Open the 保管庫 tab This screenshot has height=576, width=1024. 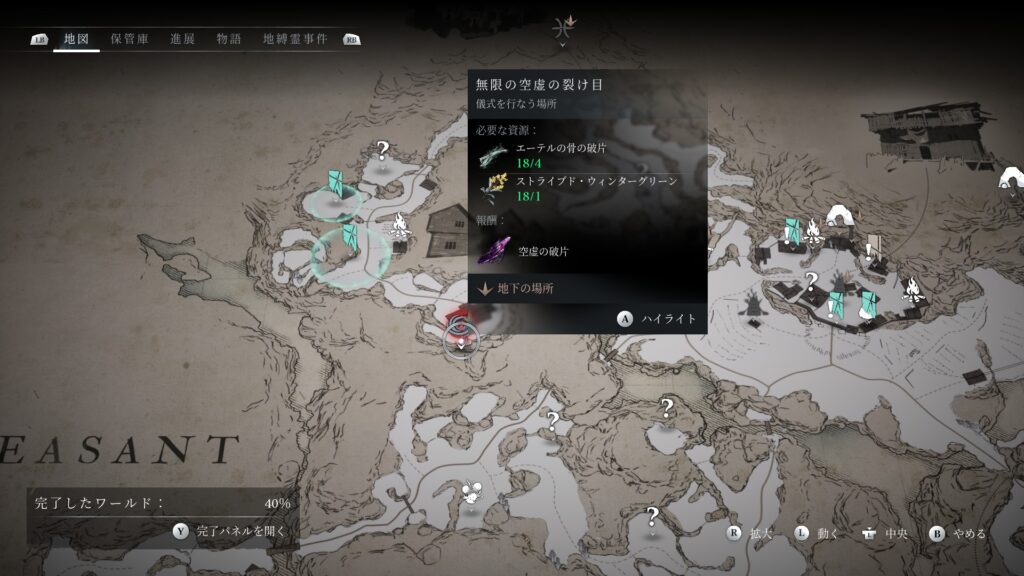(x=130, y=39)
